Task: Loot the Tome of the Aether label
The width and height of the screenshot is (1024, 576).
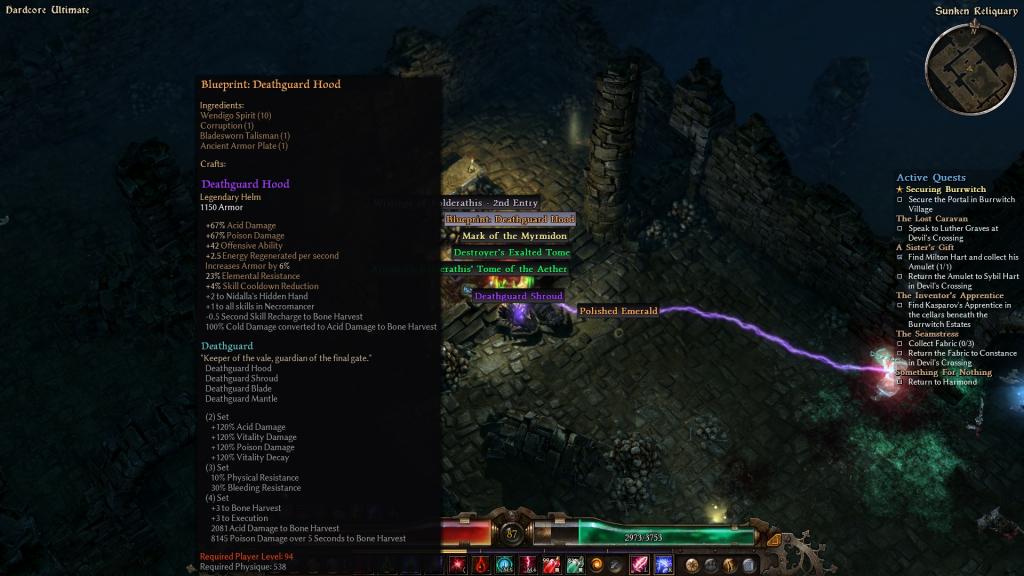Action: point(504,269)
